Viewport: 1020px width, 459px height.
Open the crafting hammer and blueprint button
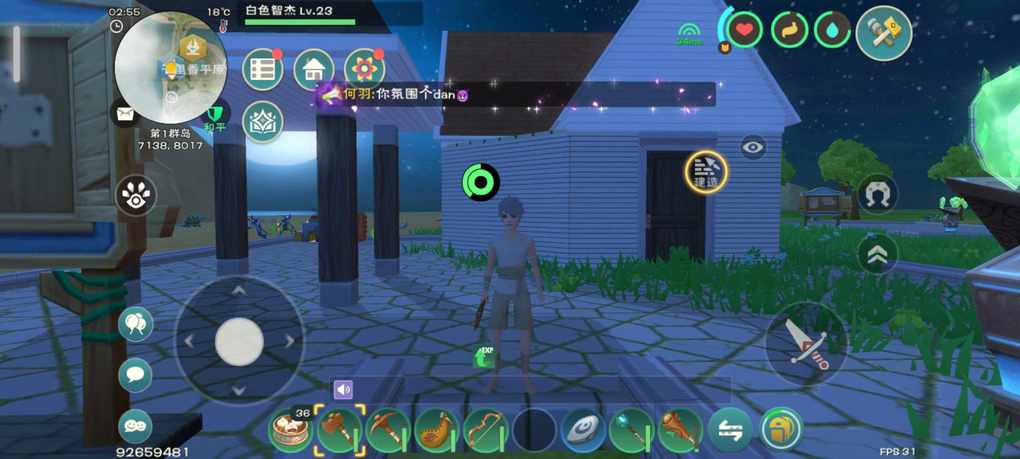[x=883, y=34]
